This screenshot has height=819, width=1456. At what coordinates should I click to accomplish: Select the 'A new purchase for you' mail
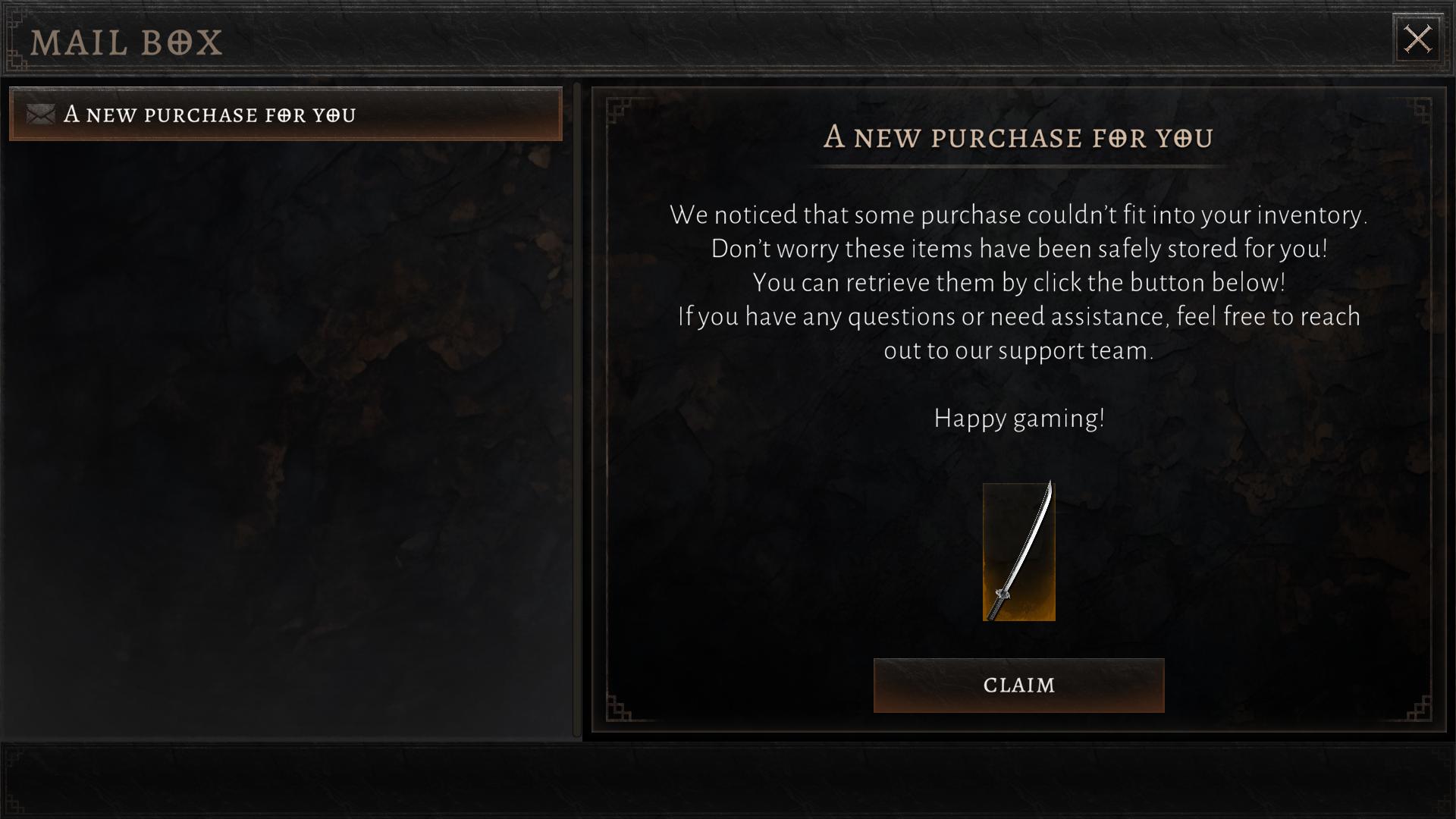point(286,115)
